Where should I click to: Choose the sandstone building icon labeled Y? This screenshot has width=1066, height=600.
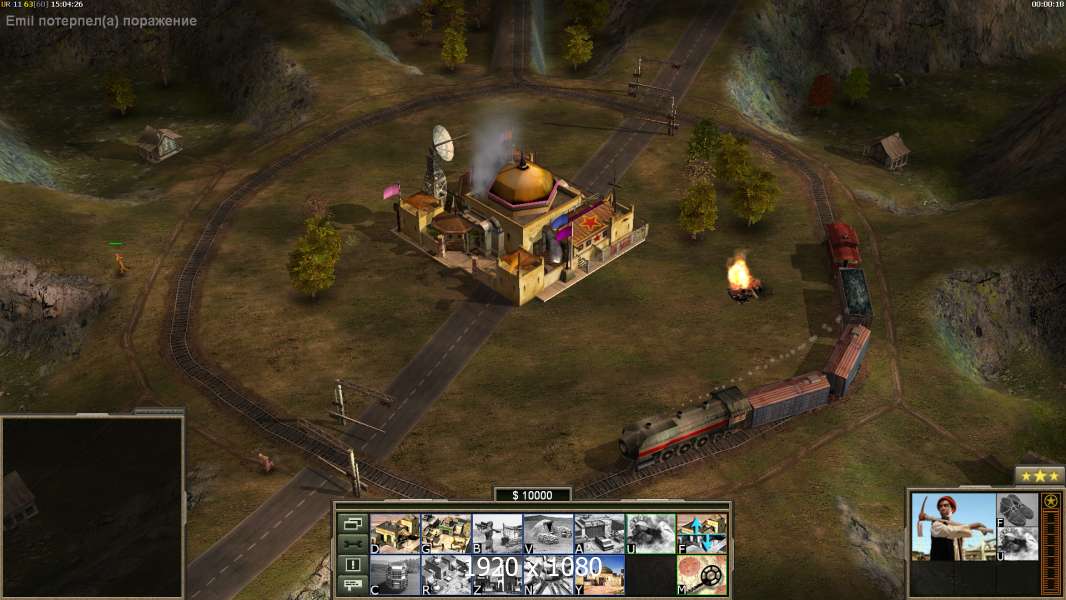(599, 575)
